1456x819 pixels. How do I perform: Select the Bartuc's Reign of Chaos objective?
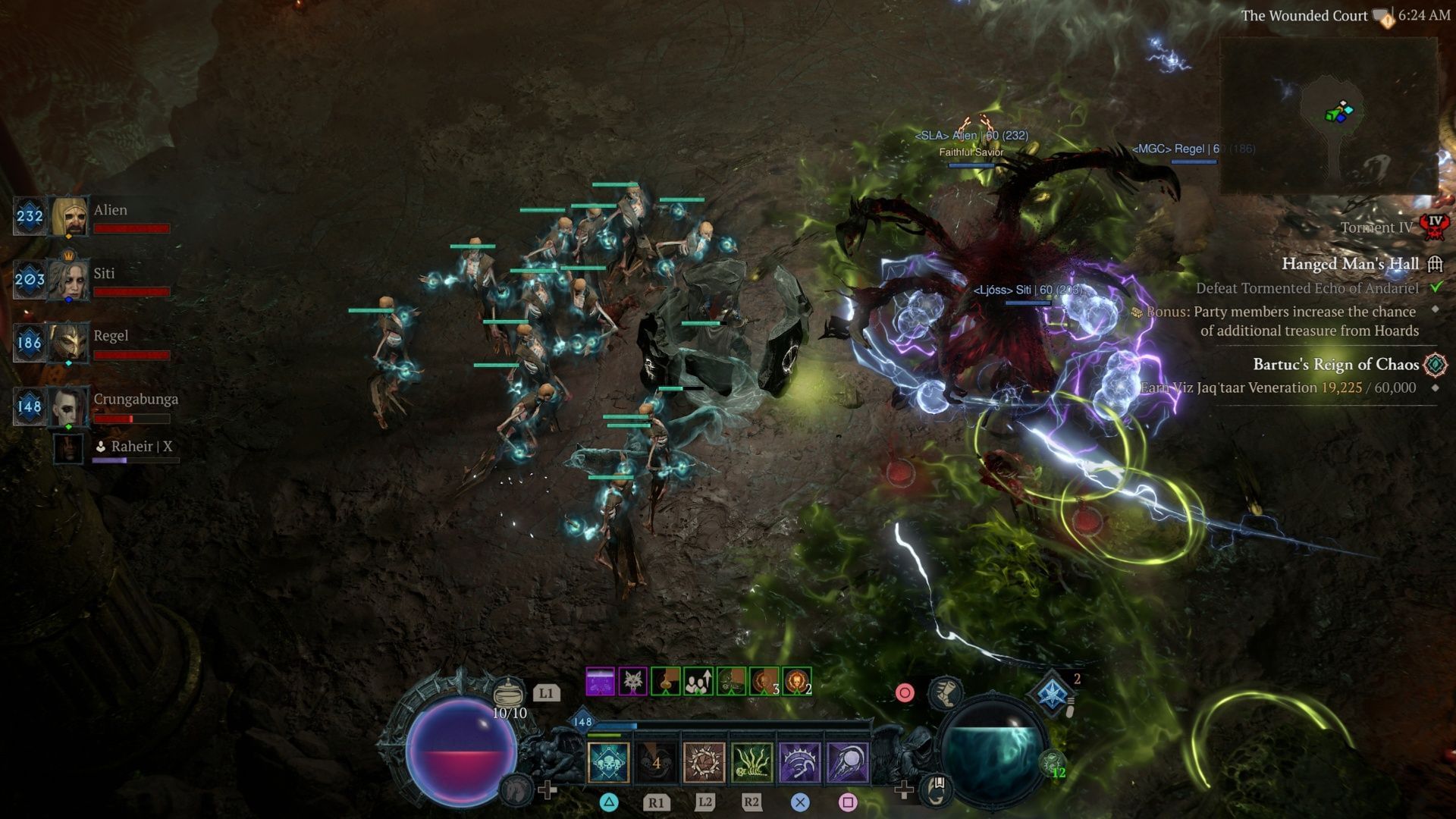1335,365
